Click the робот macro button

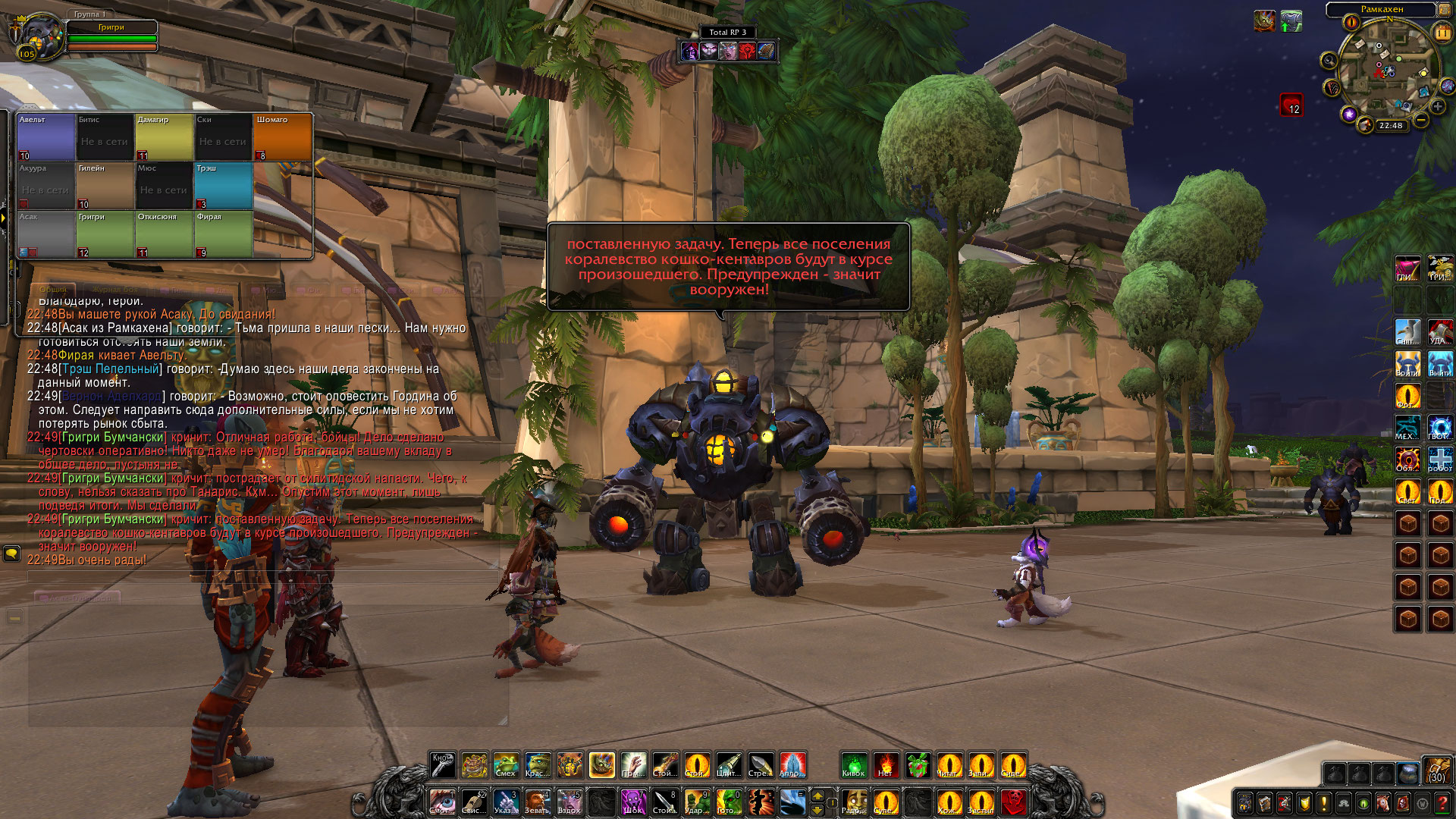[x=1439, y=460]
